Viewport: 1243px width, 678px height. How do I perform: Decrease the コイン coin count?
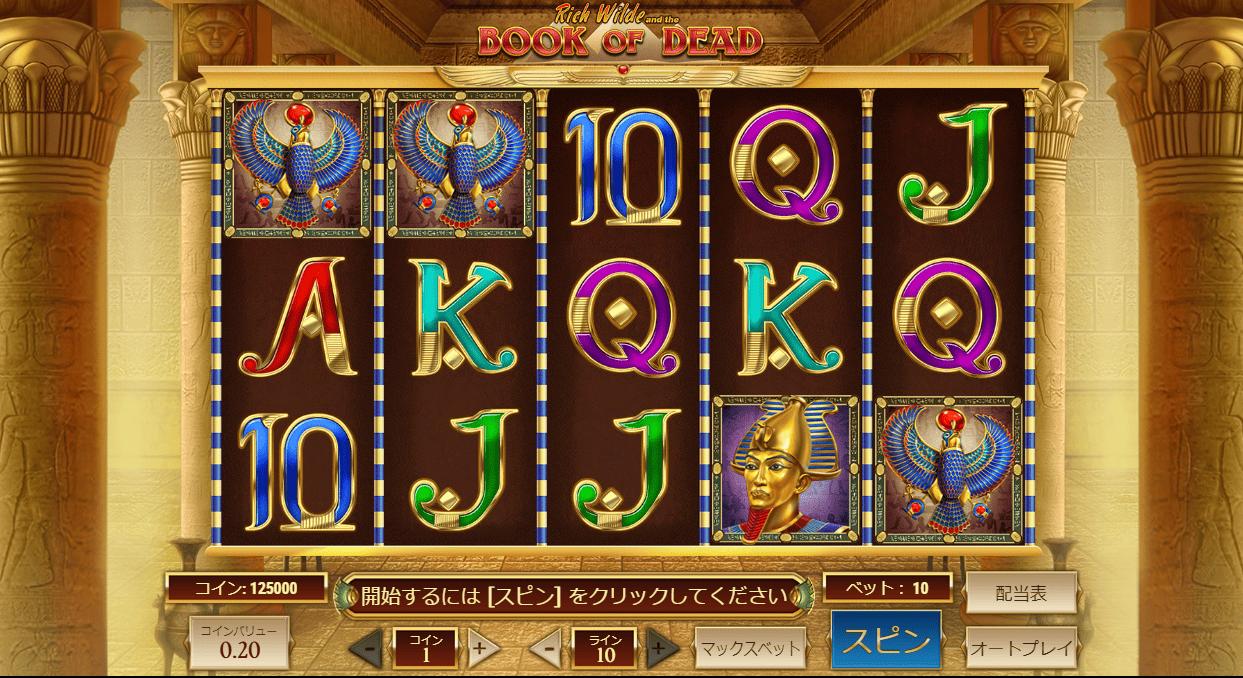tap(368, 648)
